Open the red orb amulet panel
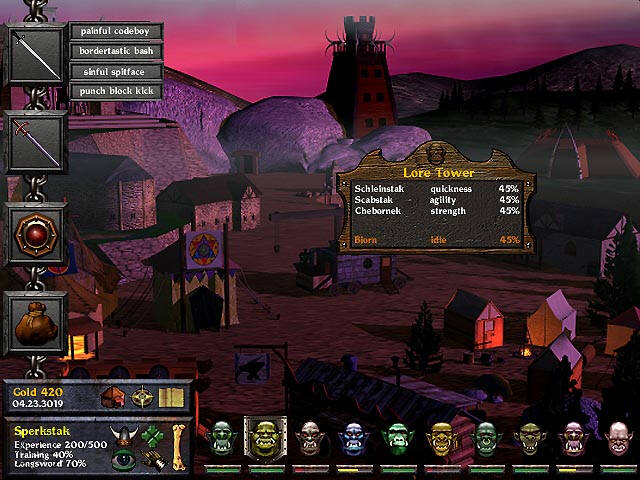Screen dimensions: 640x480 pos(37,234)
